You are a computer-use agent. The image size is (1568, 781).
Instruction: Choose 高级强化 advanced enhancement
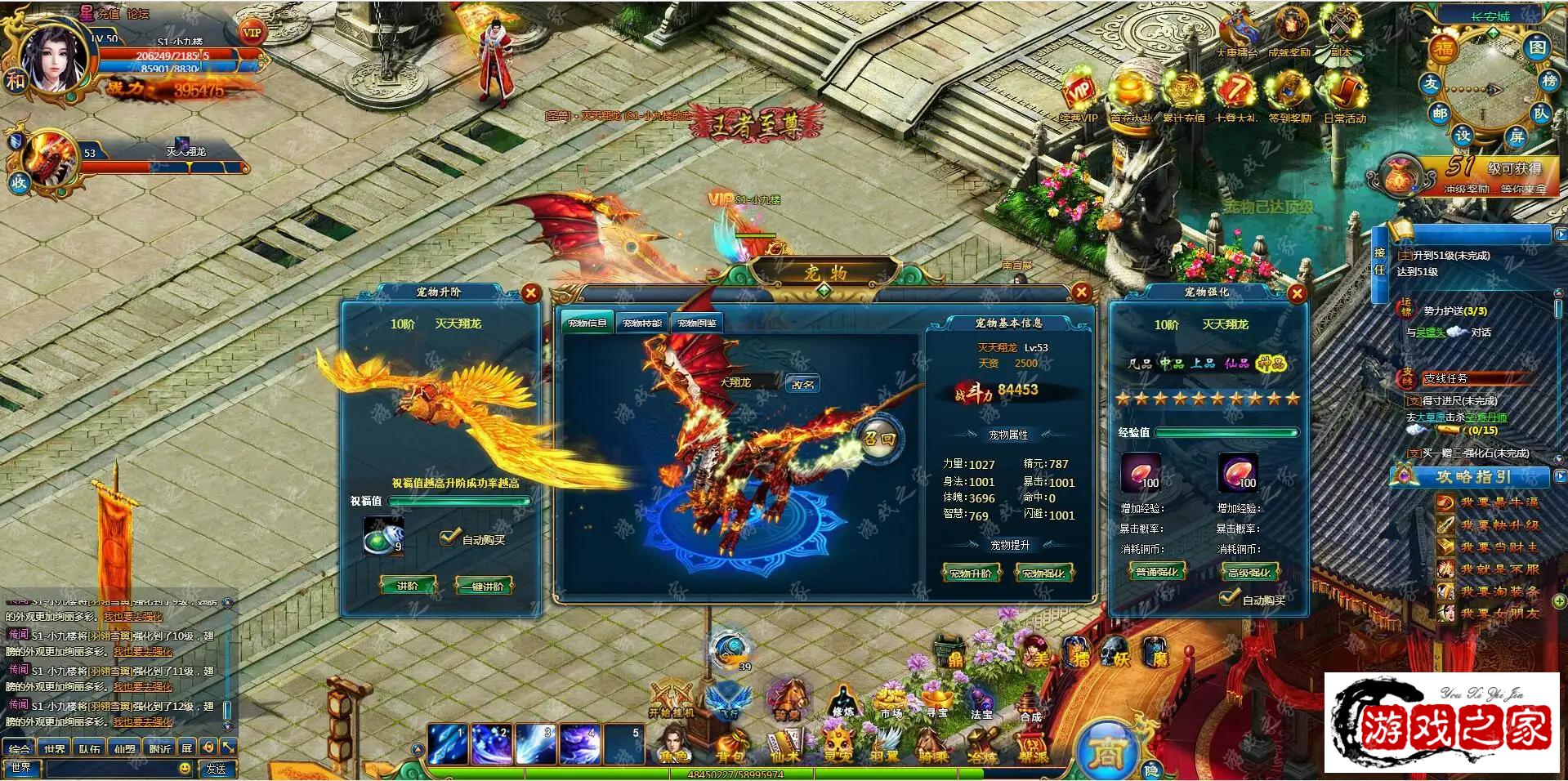[x=1250, y=572]
